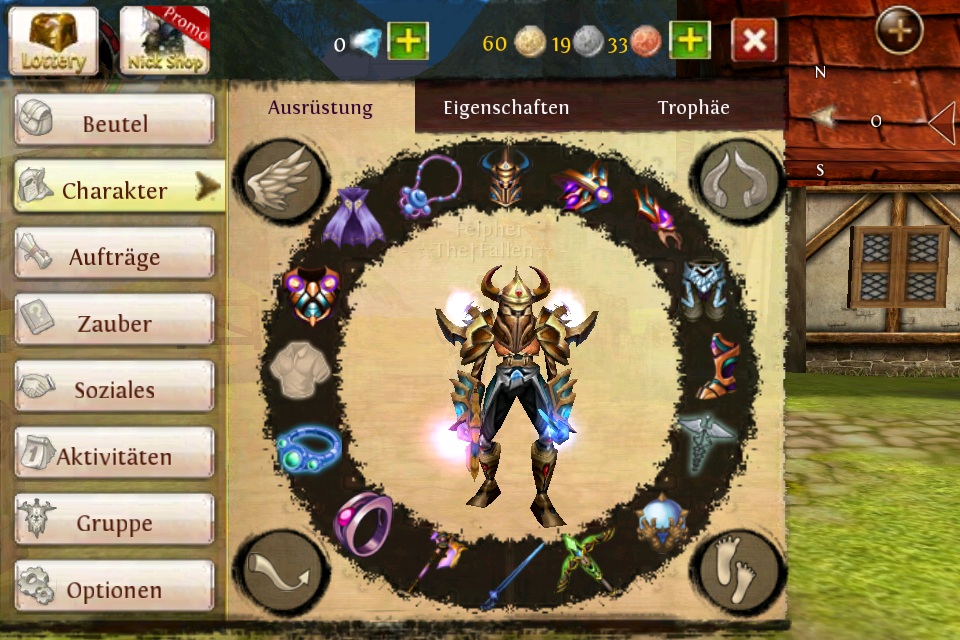
Task: Select the pink gem ring slot
Action: [x=362, y=520]
